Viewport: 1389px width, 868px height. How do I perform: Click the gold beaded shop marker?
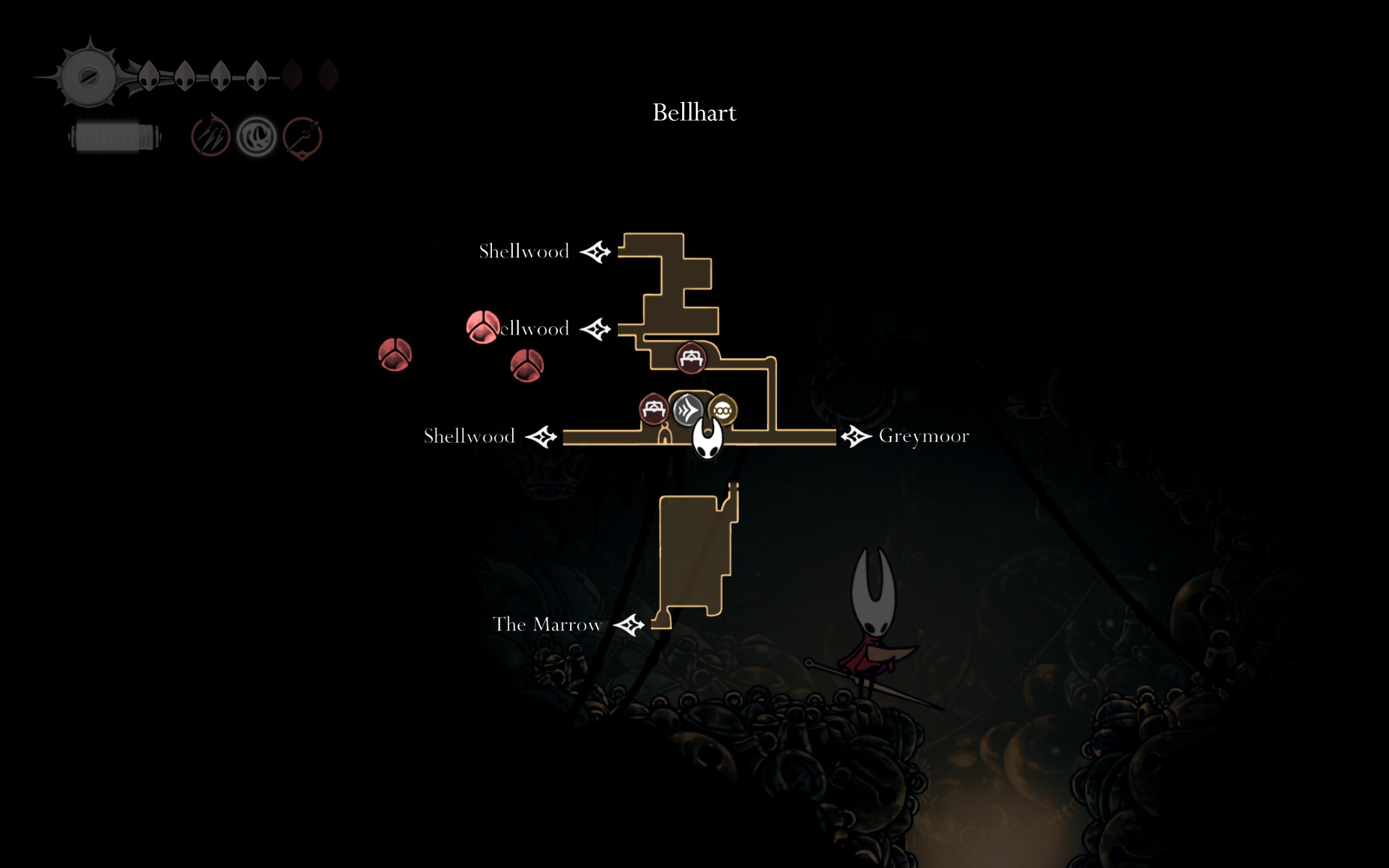coord(723,411)
